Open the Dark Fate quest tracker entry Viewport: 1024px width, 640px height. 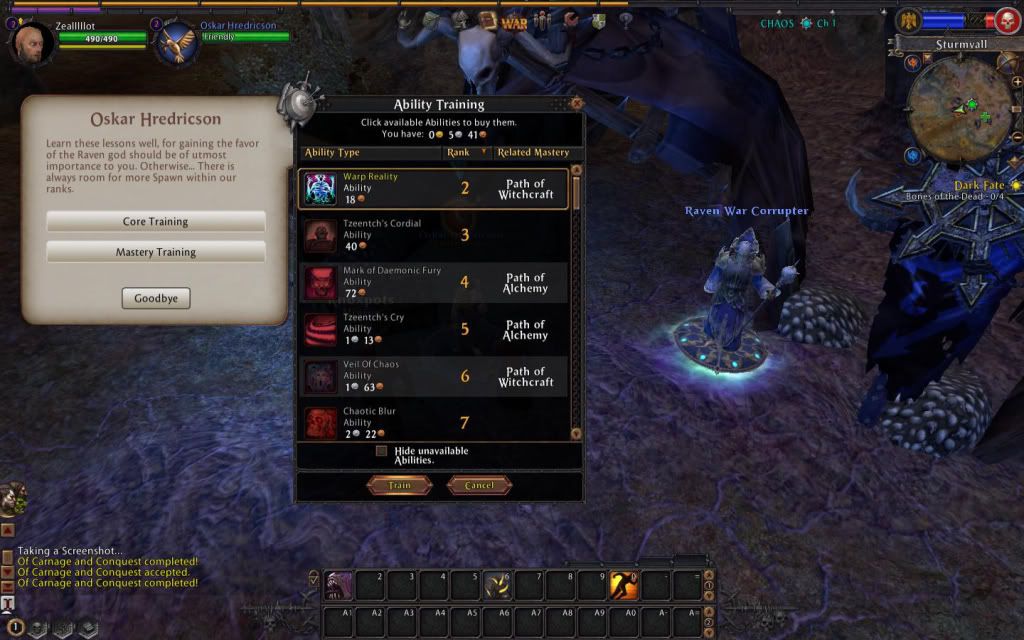(x=980, y=186)
